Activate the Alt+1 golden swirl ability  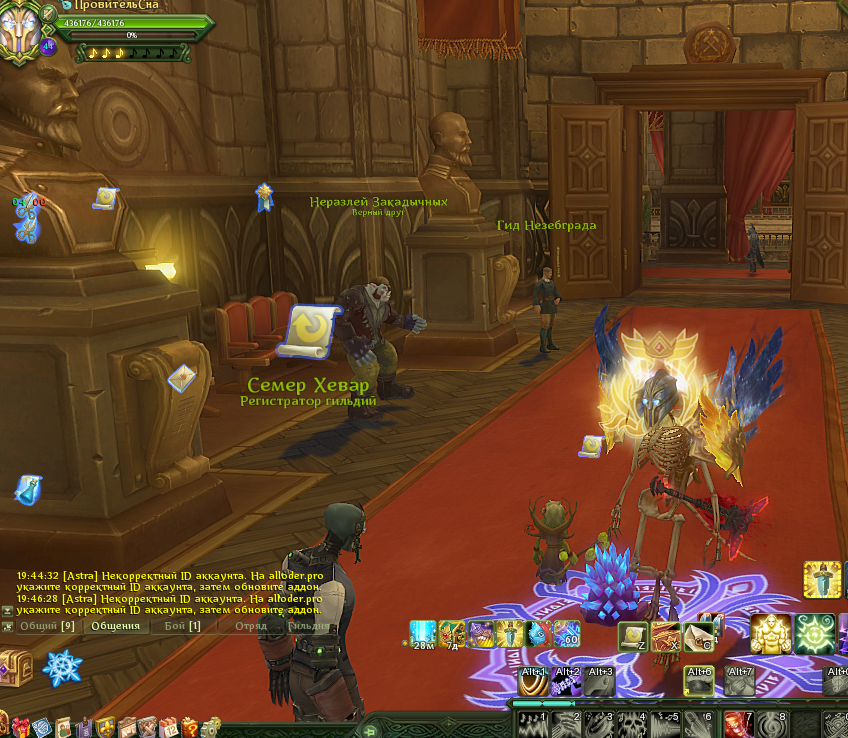click(x=534, y=682)
